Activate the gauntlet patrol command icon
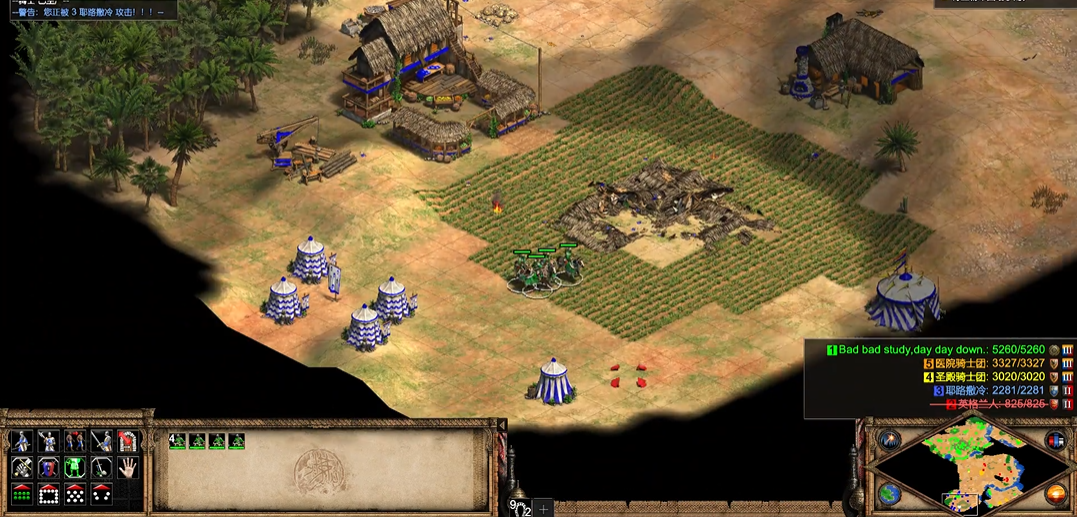This screenshot has width=1077, height=517. click(20, 467)
